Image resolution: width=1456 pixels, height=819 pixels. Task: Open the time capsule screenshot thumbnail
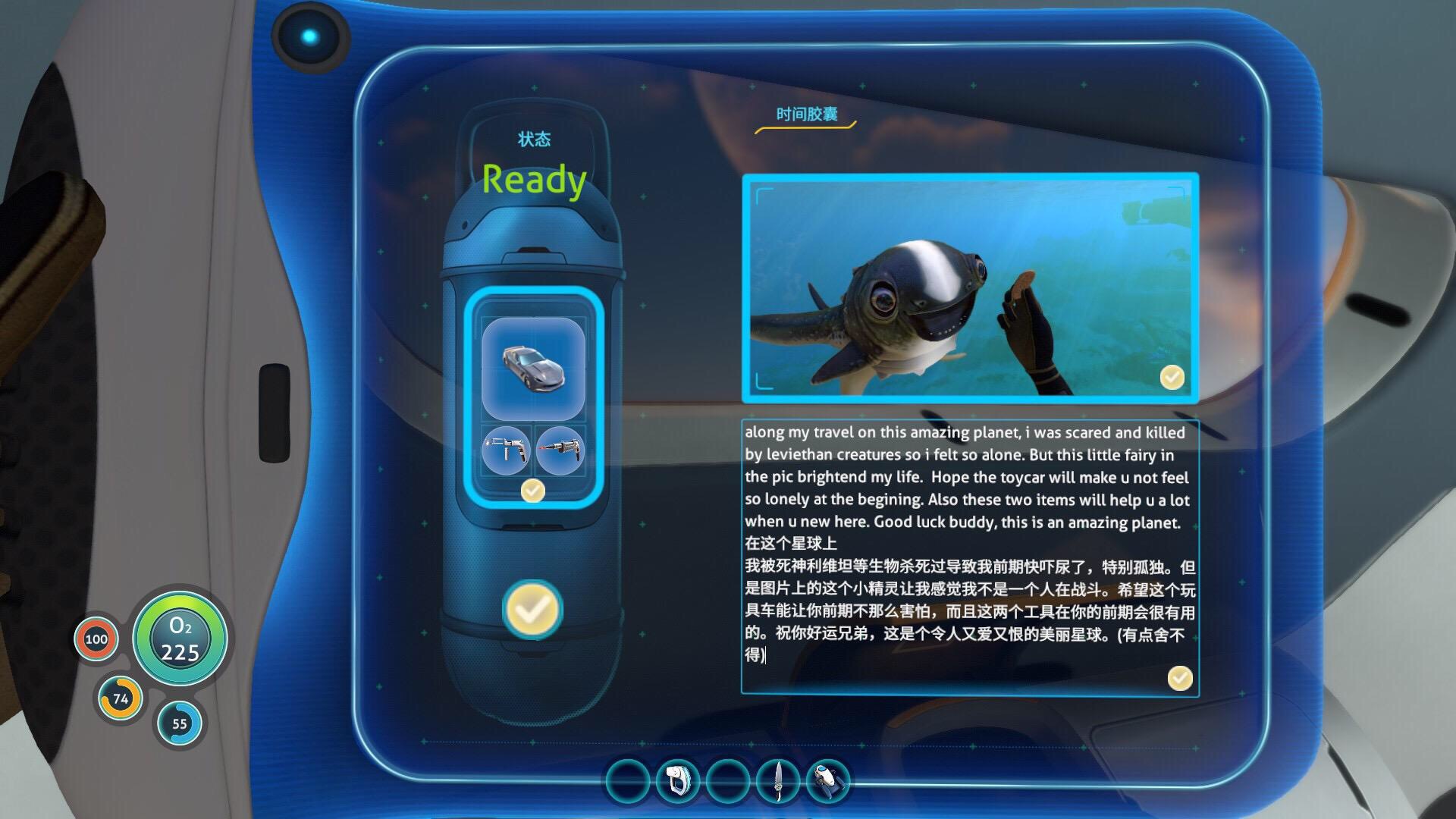coord(970,289)
